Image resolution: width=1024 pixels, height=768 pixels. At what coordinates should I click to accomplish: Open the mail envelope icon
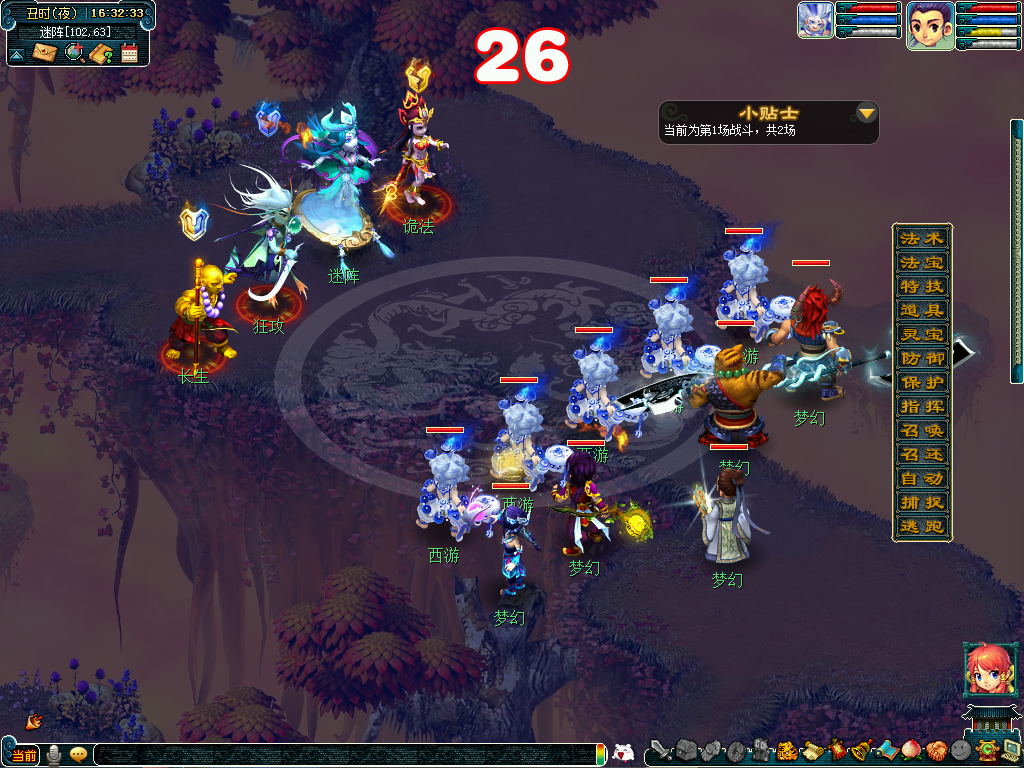coord(45,53)
